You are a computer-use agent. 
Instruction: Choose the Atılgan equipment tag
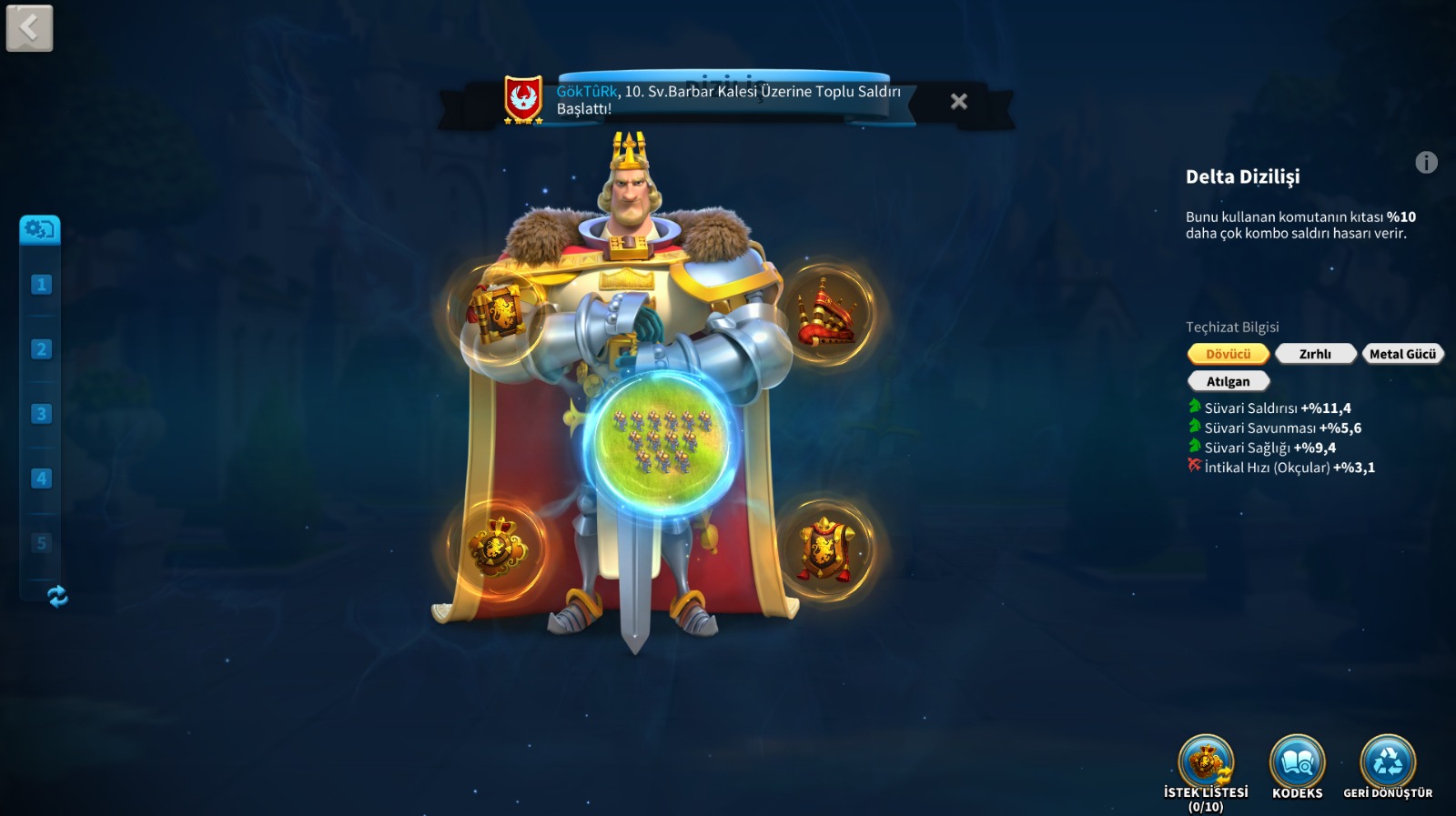[x=1228, y=381]
